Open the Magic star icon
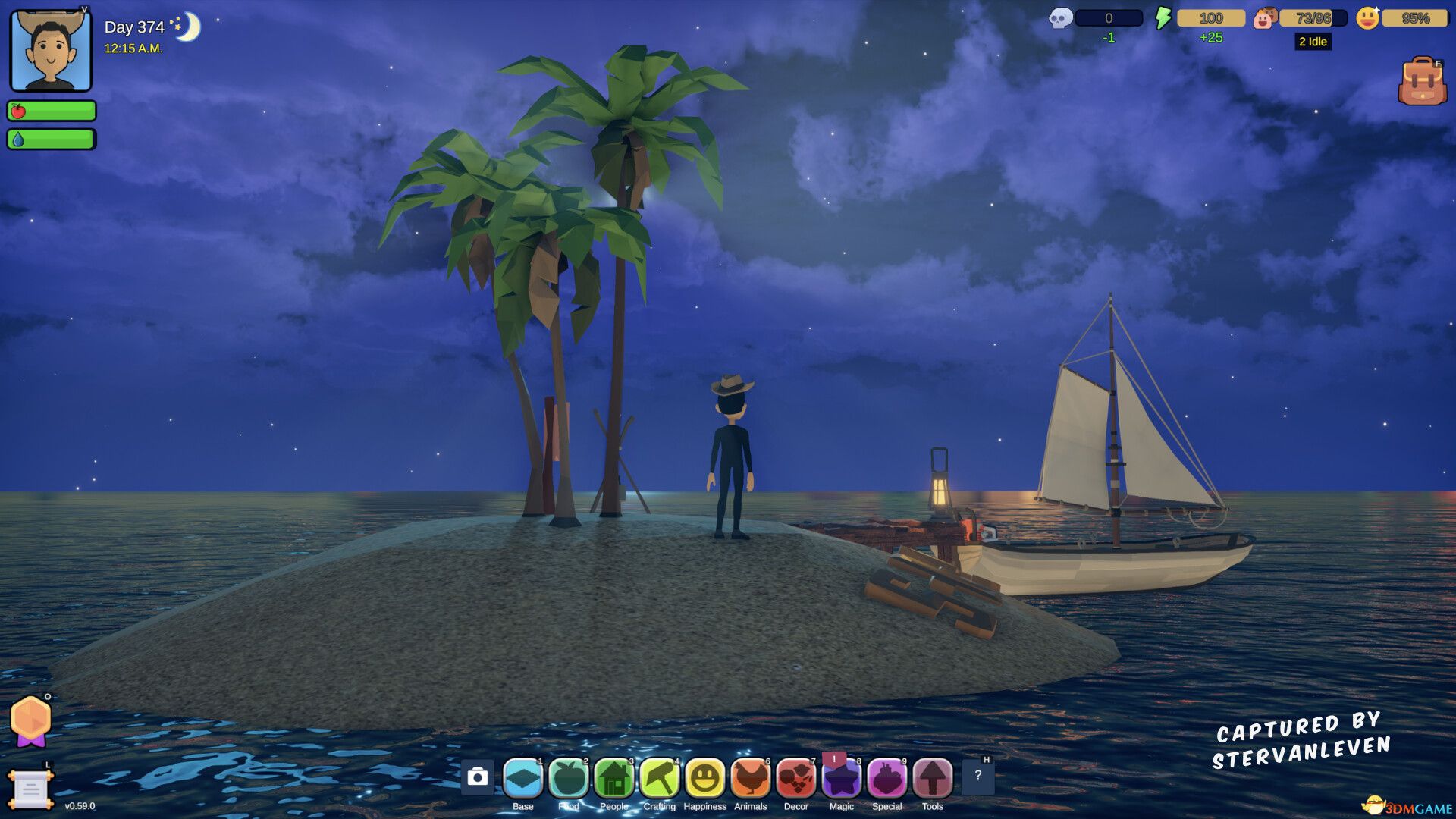Image resolution: width=1456 pixels, height=819 pixels. (842, 777)
